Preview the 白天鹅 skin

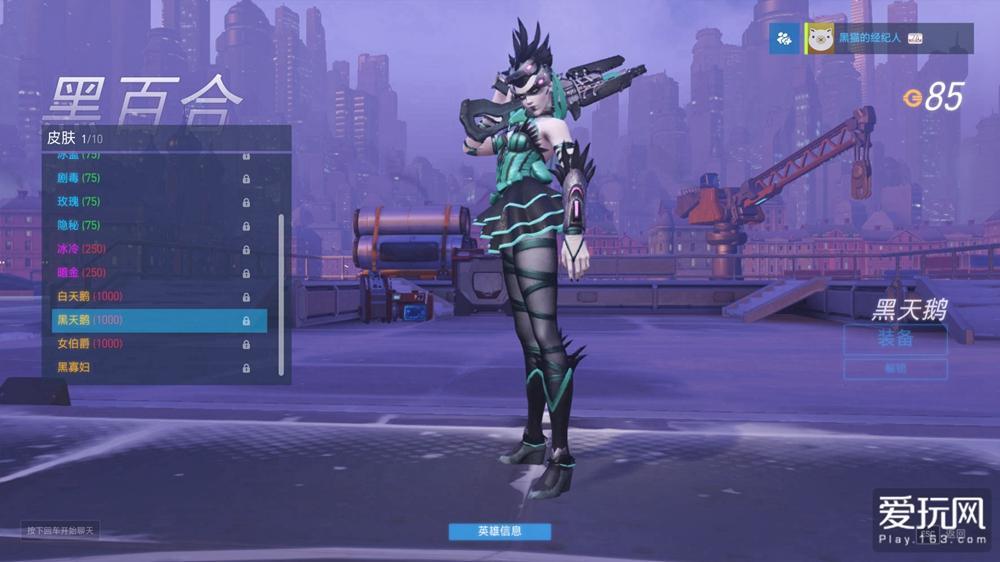tap(150, 297)
